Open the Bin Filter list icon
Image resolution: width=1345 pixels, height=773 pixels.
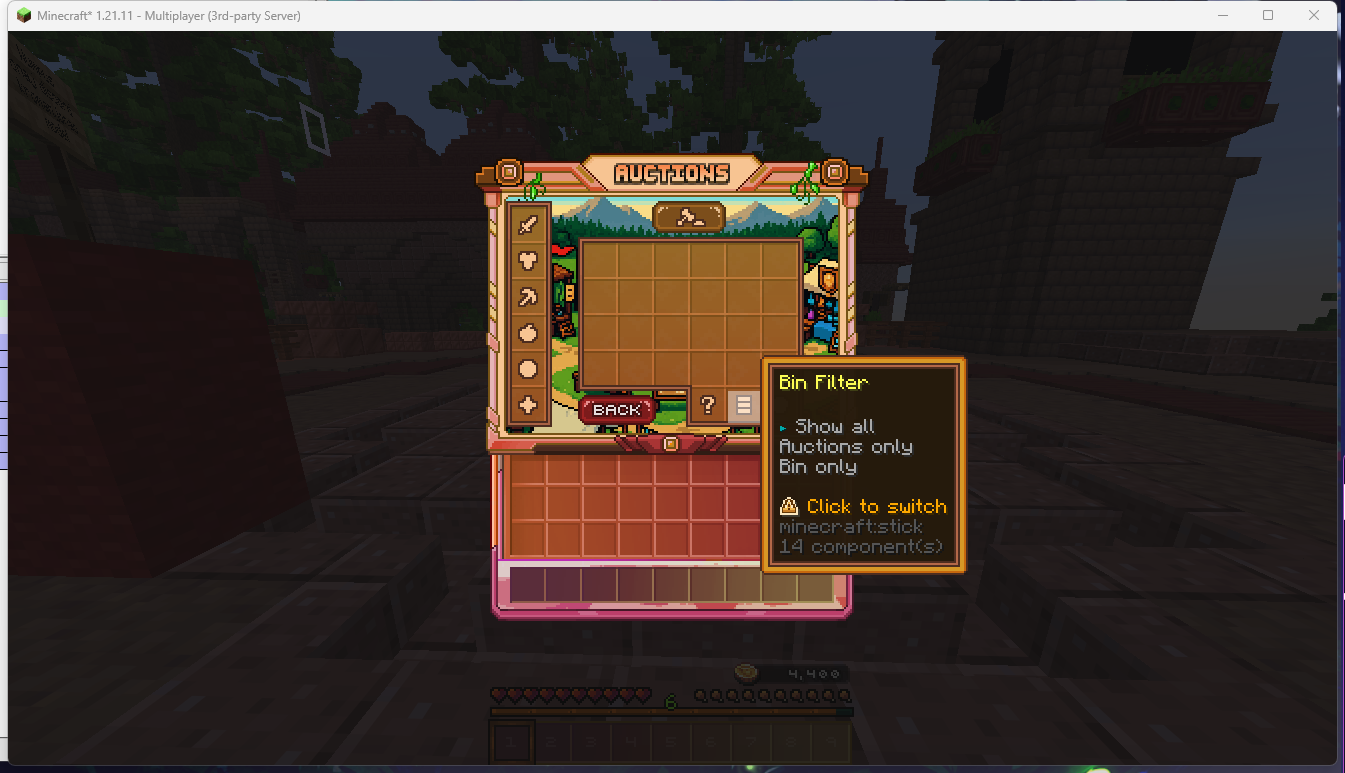coord(742,404)
